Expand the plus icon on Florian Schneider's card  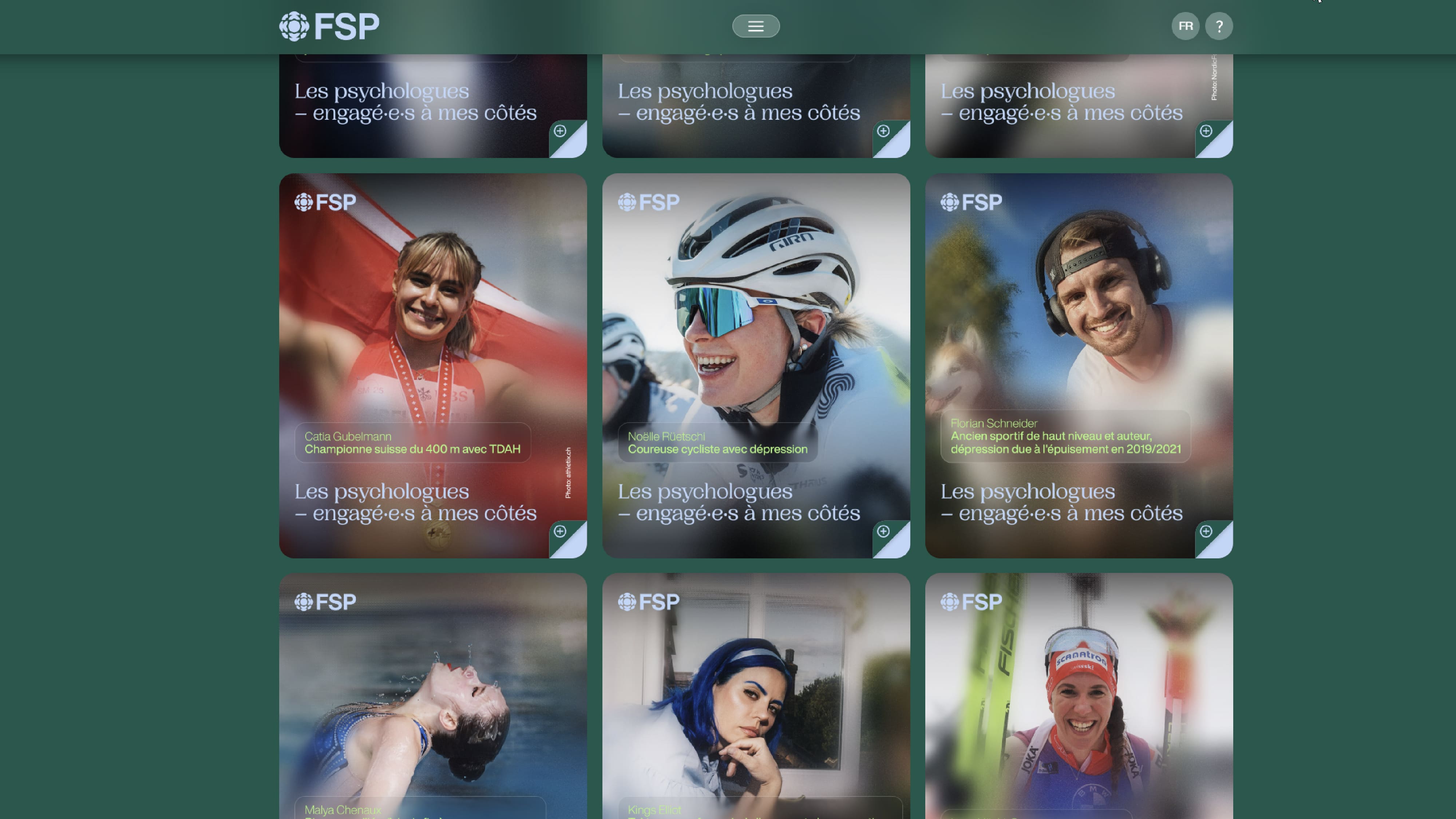1206,531
